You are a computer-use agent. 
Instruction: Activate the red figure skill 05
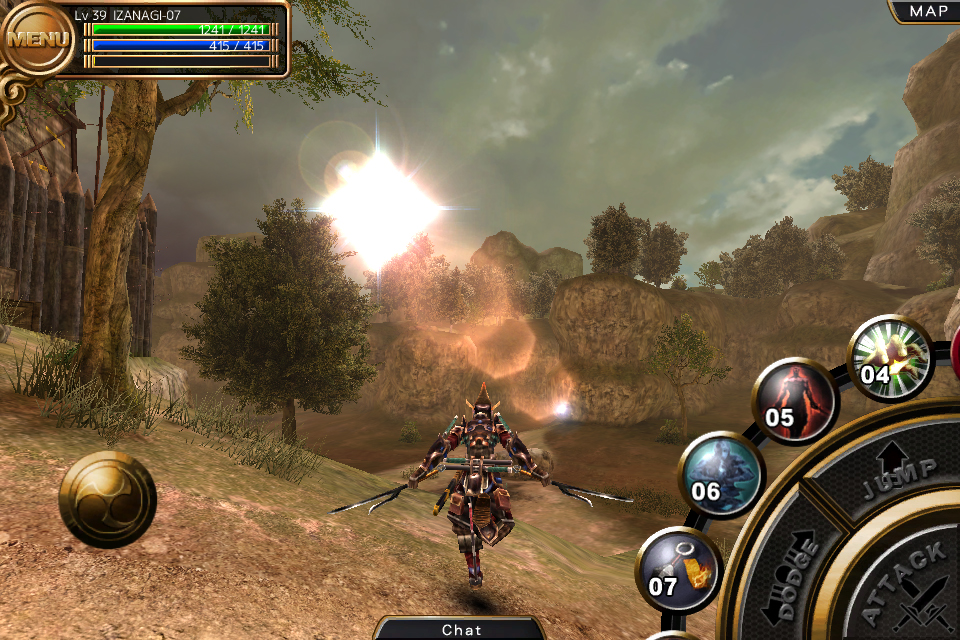point(793,400)
